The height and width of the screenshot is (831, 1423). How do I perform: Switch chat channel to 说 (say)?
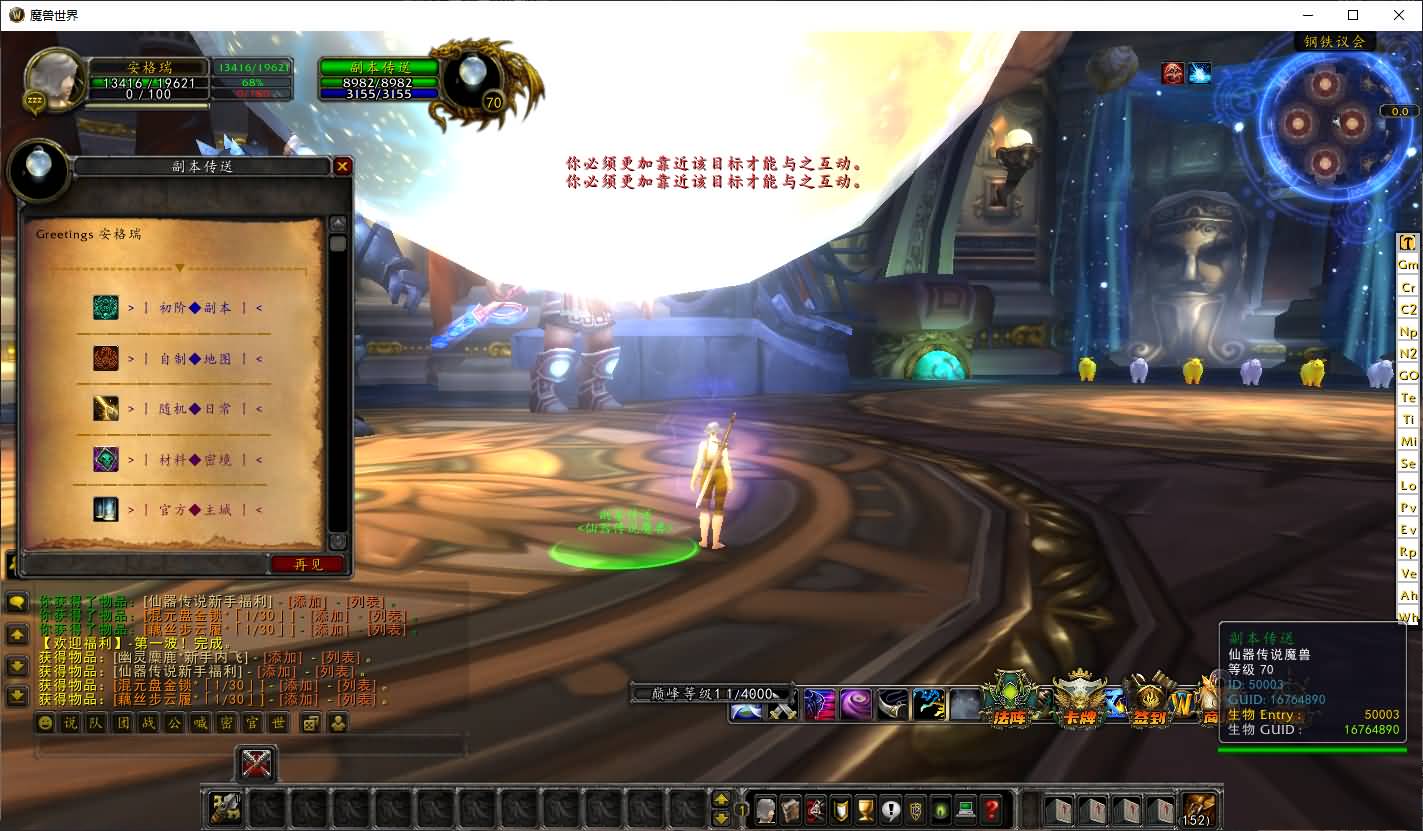[x=70, y=723]
